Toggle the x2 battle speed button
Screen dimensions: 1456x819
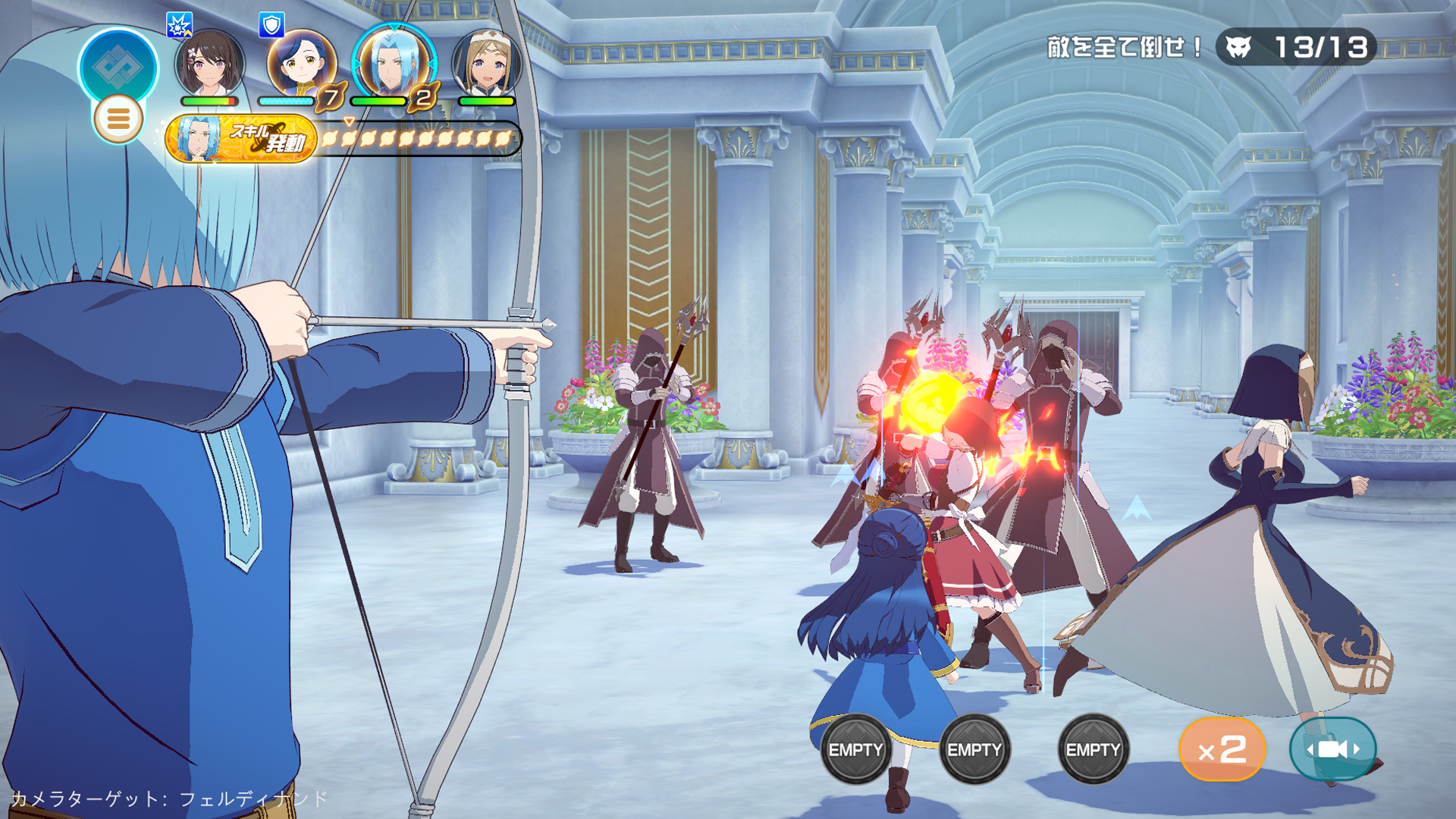click(x=1222, y=749)
